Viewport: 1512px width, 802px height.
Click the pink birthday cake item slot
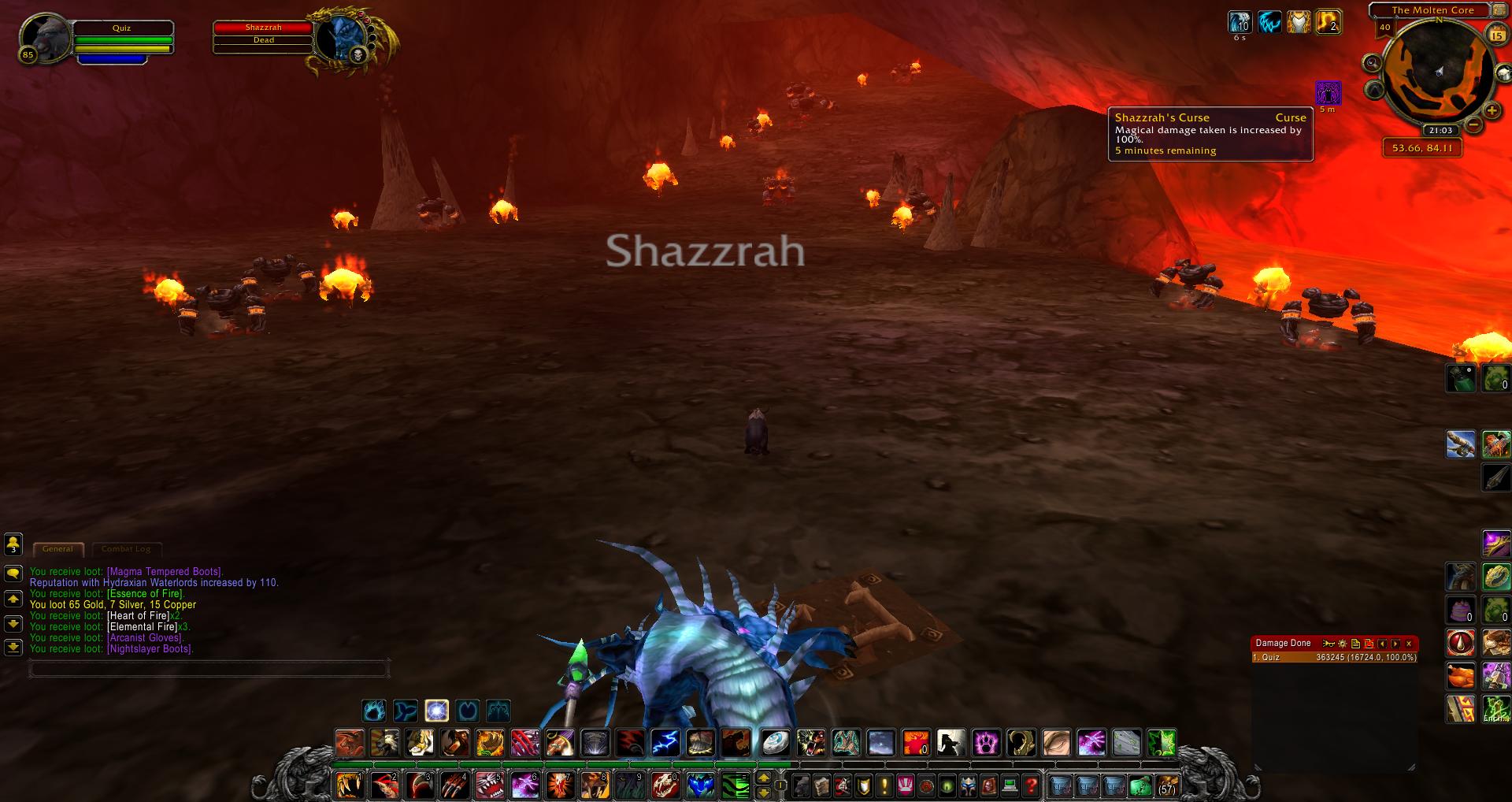click(x=1461, y=610)
